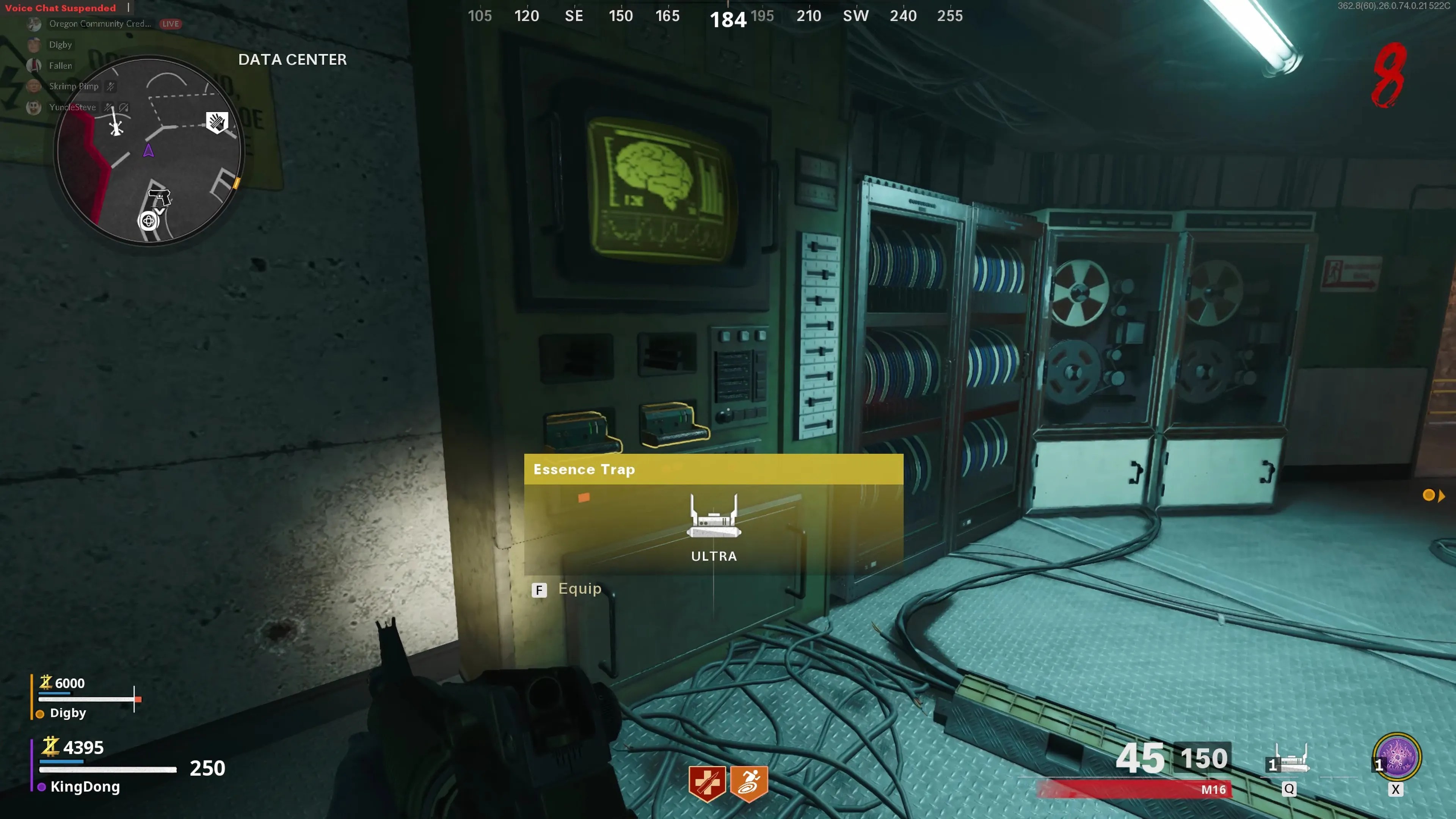Click the weapon pistol icon on the minimap
1456x819 pixels.
coord(160,198)
